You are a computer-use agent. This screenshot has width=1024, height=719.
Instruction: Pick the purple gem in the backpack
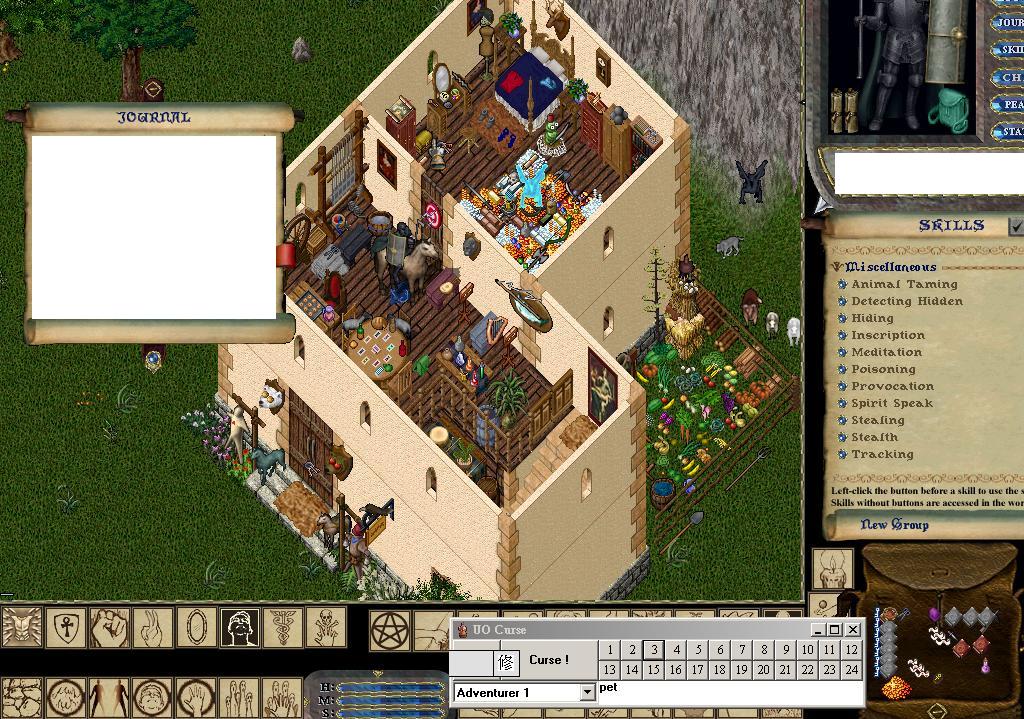click(934, 612)
